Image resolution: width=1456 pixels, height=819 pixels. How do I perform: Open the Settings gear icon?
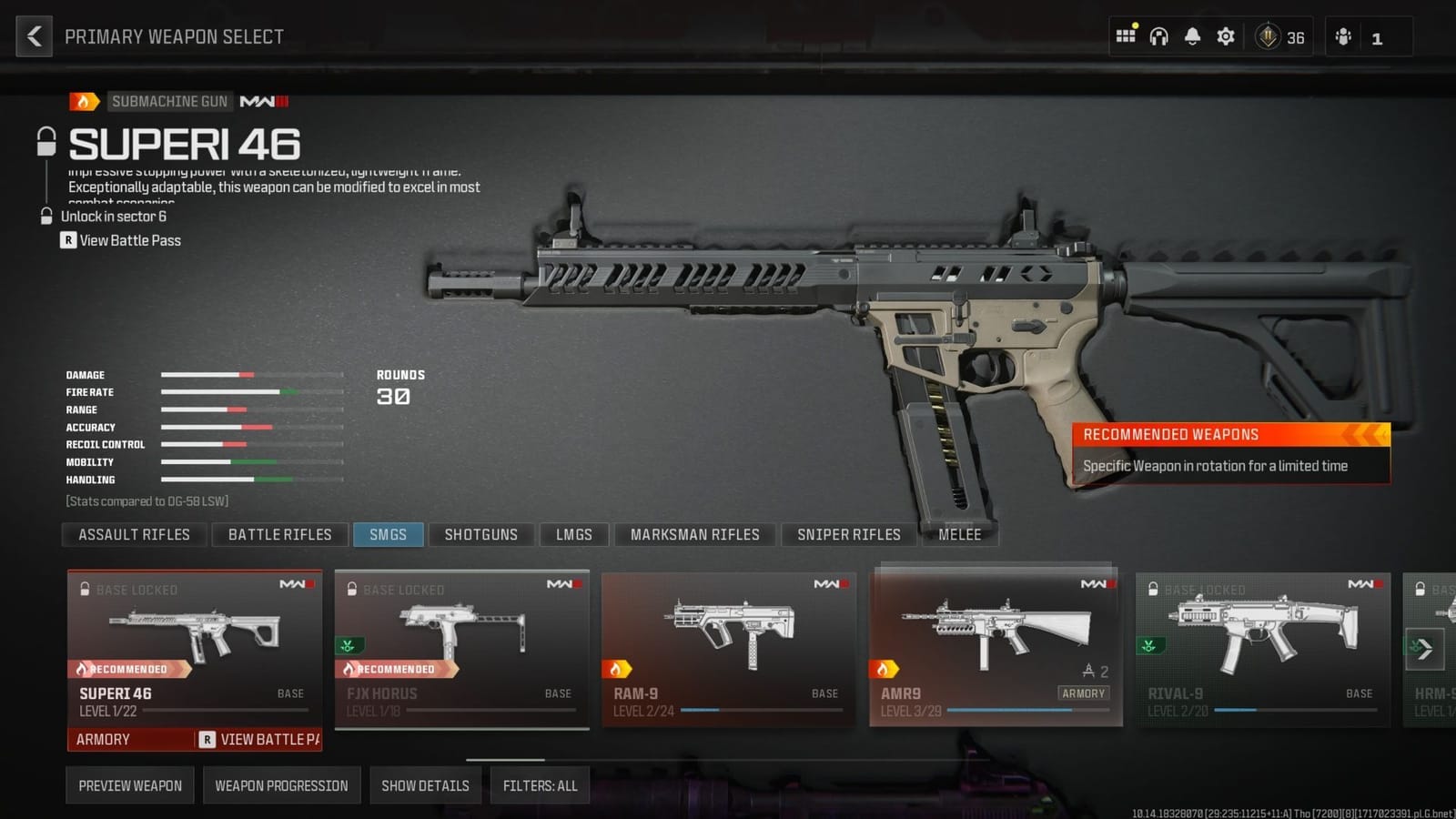point(1225,35)
